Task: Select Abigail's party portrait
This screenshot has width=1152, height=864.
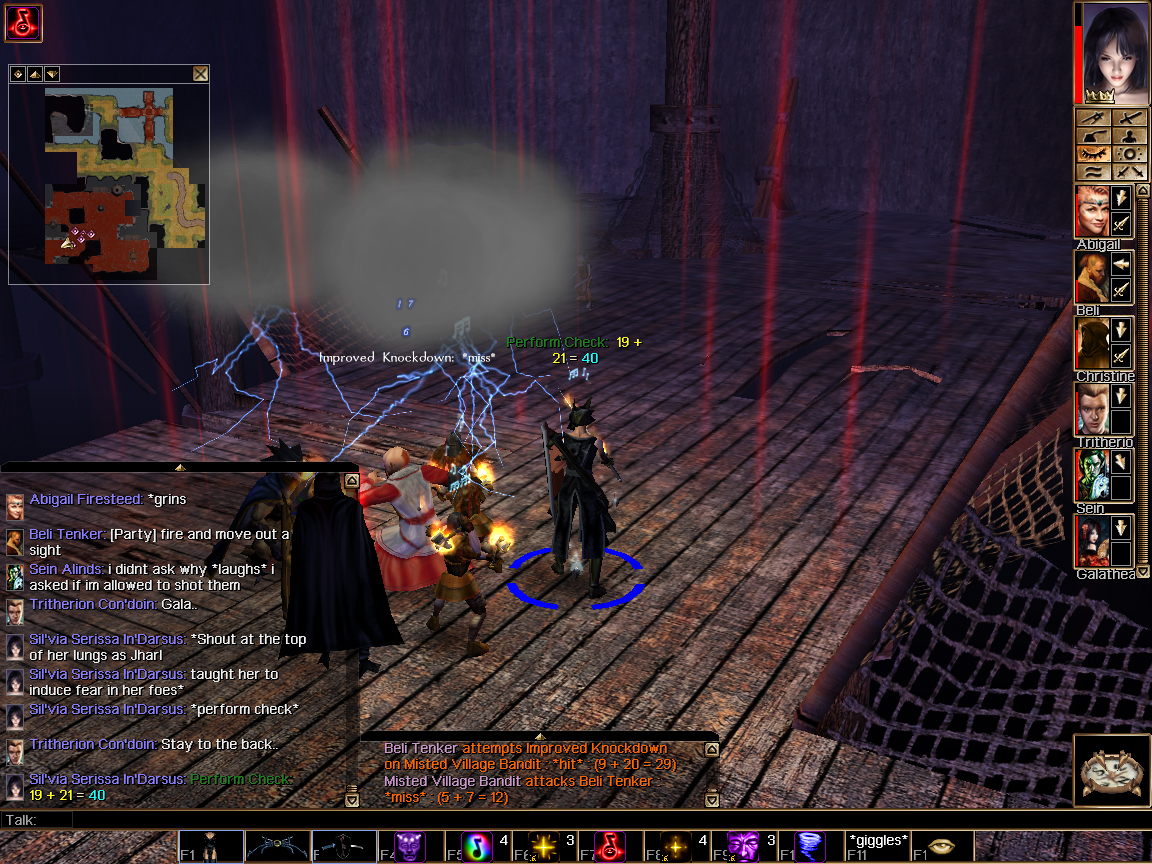Action: (1093, 211)
